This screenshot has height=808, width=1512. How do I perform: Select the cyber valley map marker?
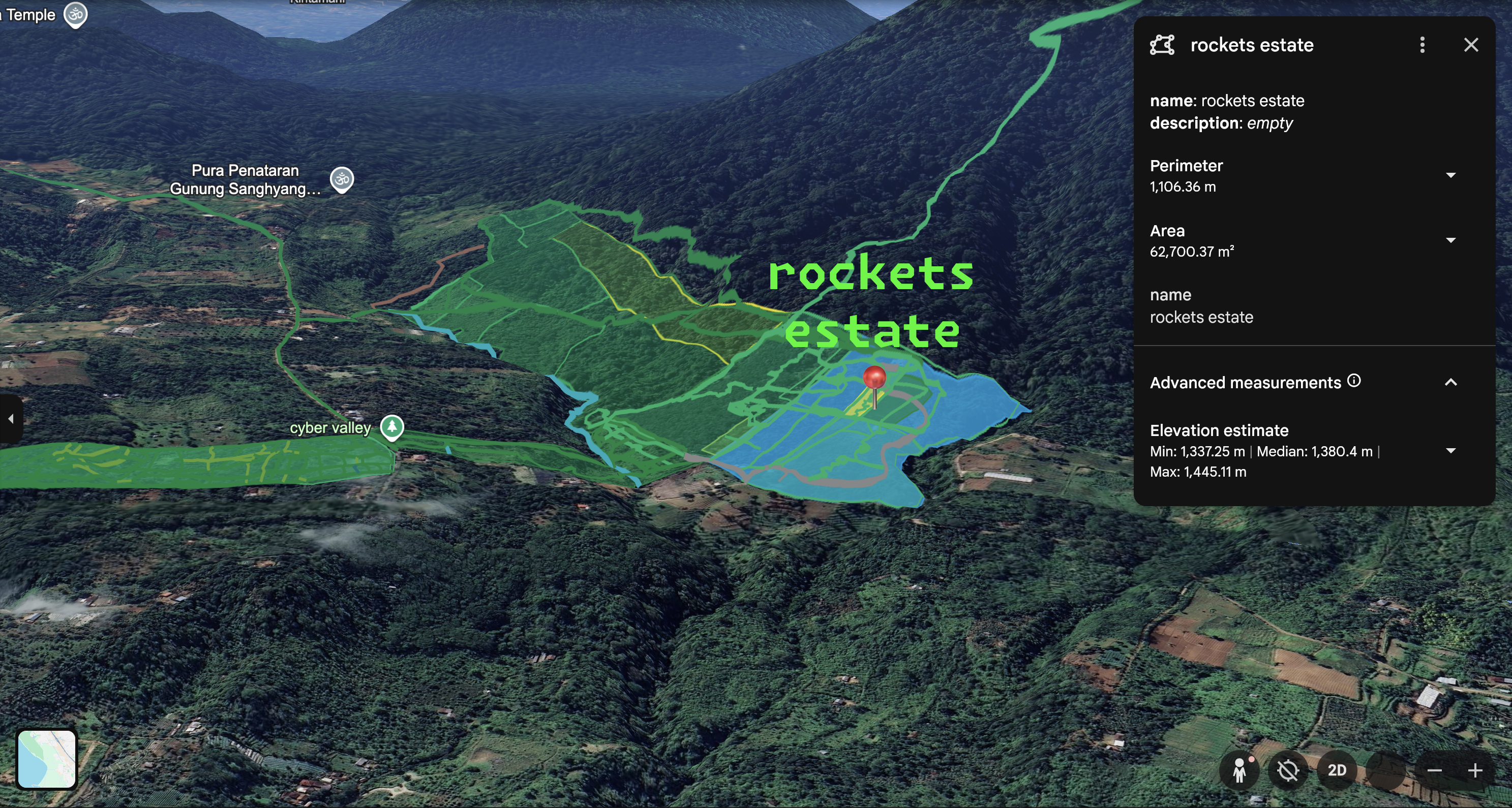click(x=391, y=427)
